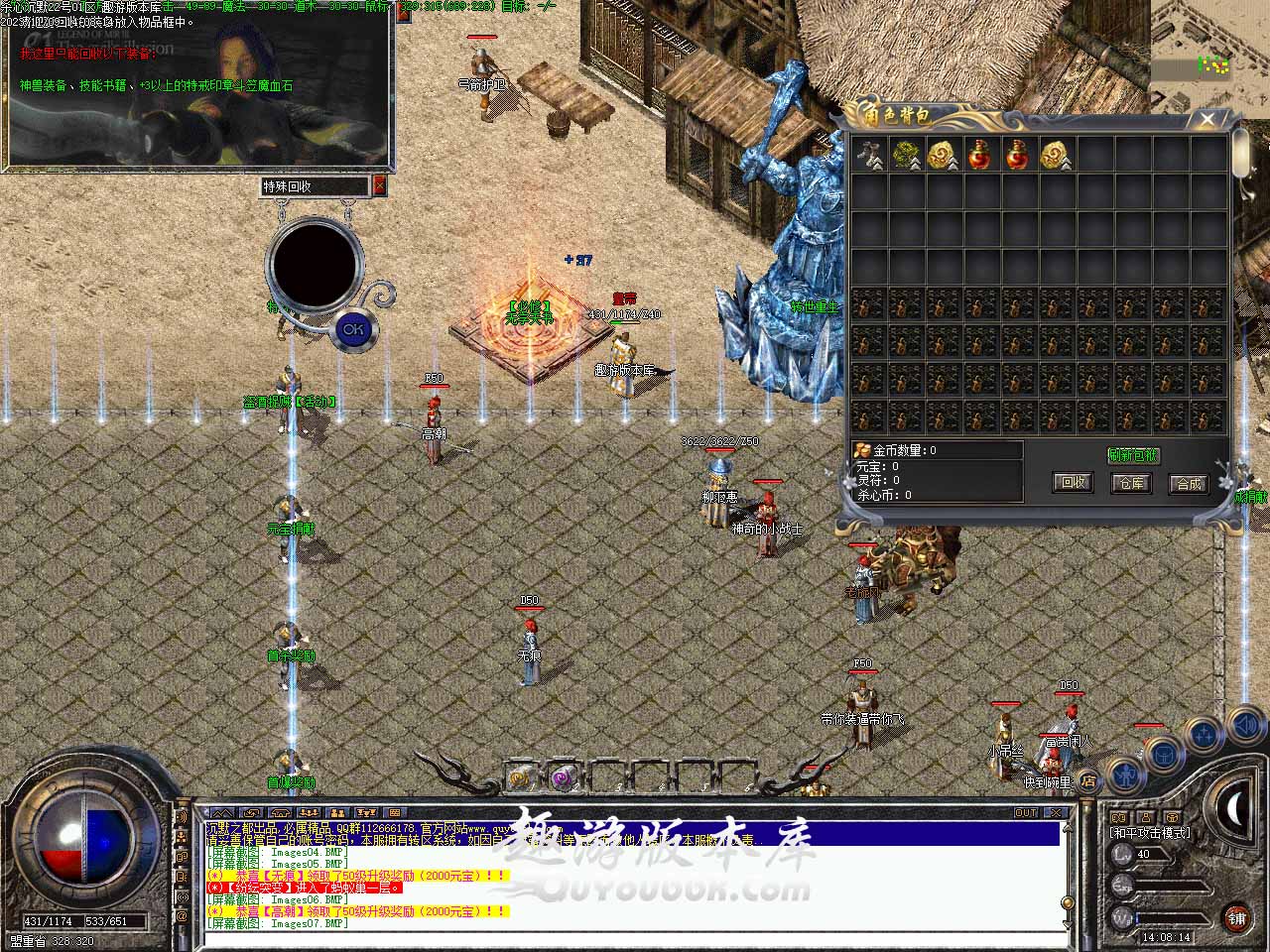Click the 合成 synthesis button
This screenshot has width=1270, height=952.
pyautogui.click(x=1189, y=483)
